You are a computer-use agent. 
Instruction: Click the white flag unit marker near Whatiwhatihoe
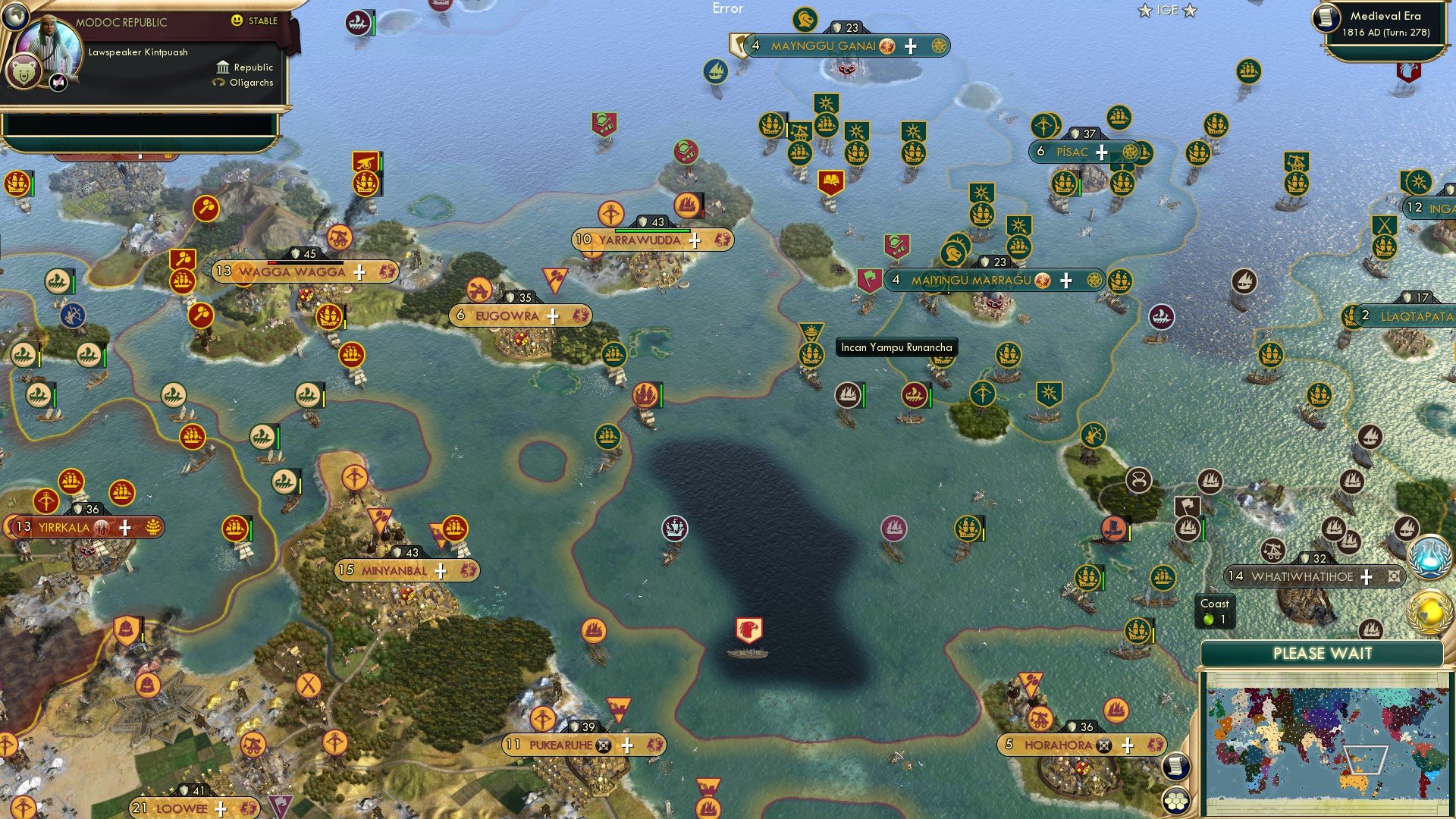coord(1188,505)
